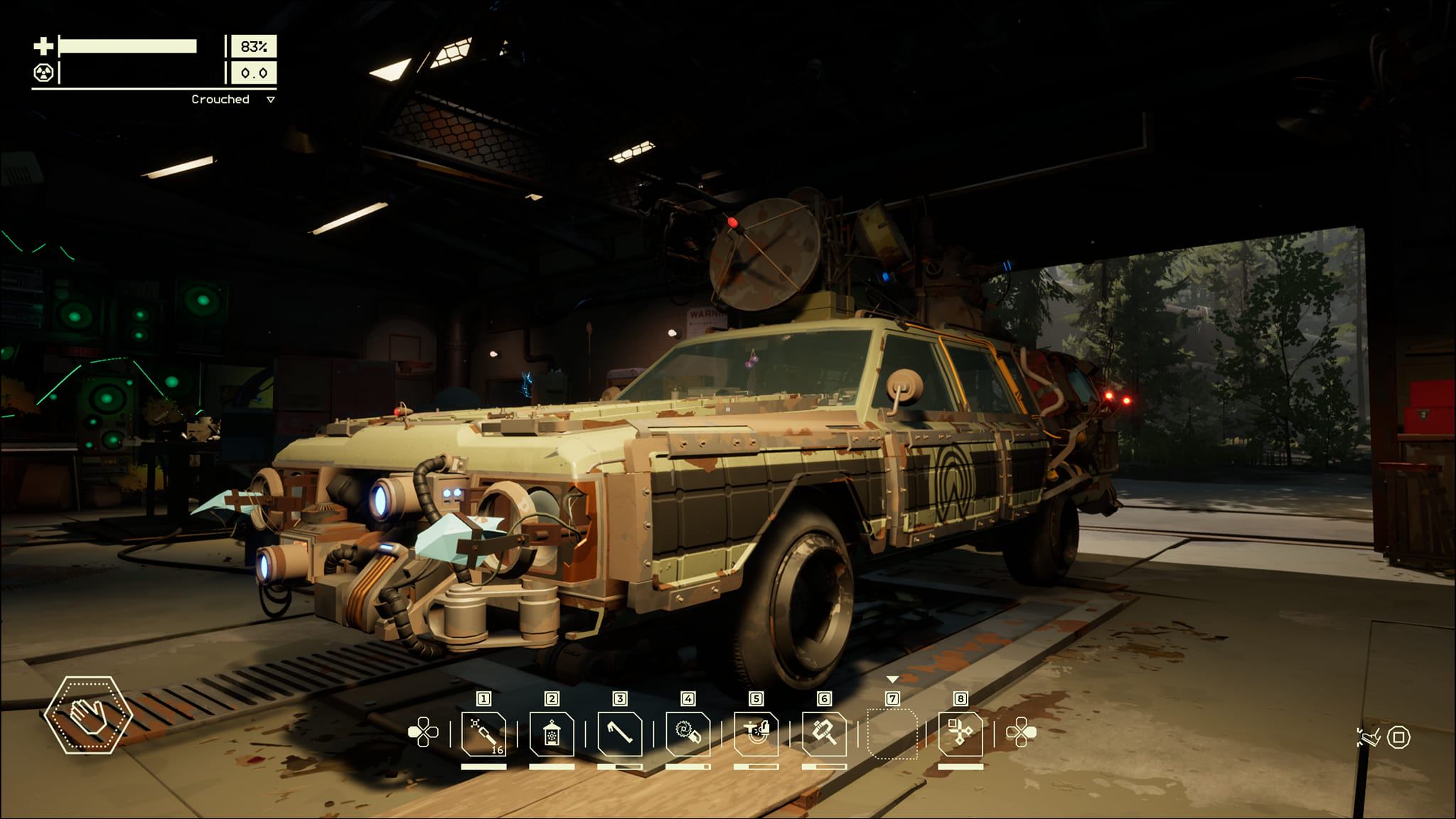Equip the circular saw scrapper tool
This screenshot has width=1456, height=819.
click(x=688, y=734)
